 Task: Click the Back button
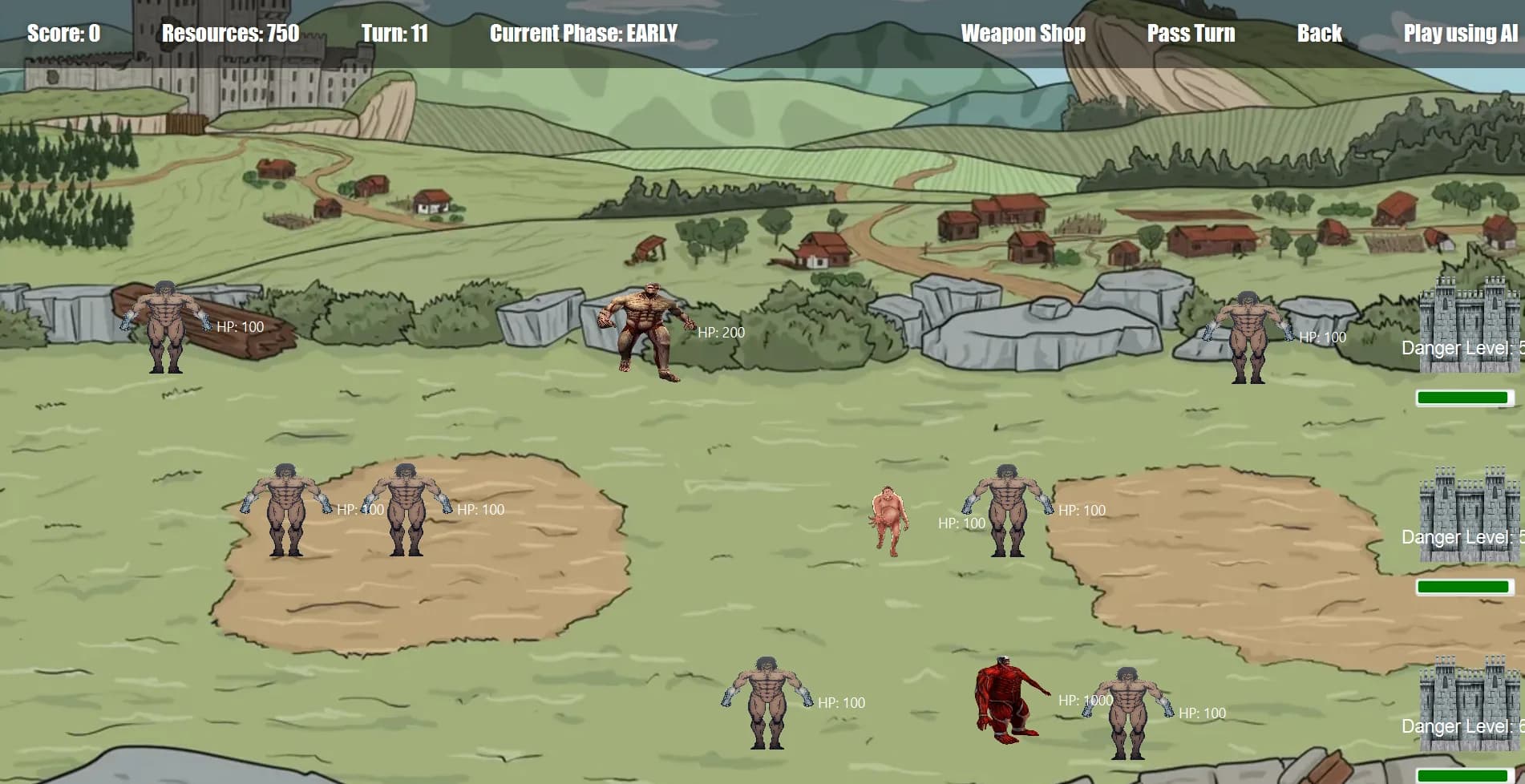click(x=1317, y=34)
